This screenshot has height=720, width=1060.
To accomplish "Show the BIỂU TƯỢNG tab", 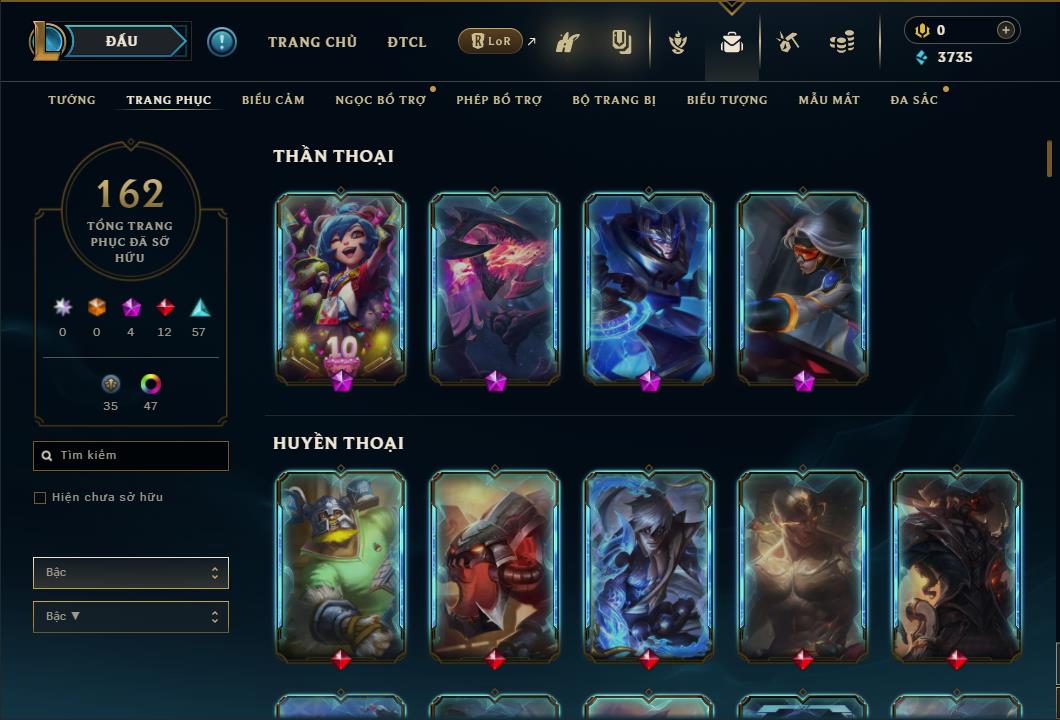I will (x=727, y=100).
